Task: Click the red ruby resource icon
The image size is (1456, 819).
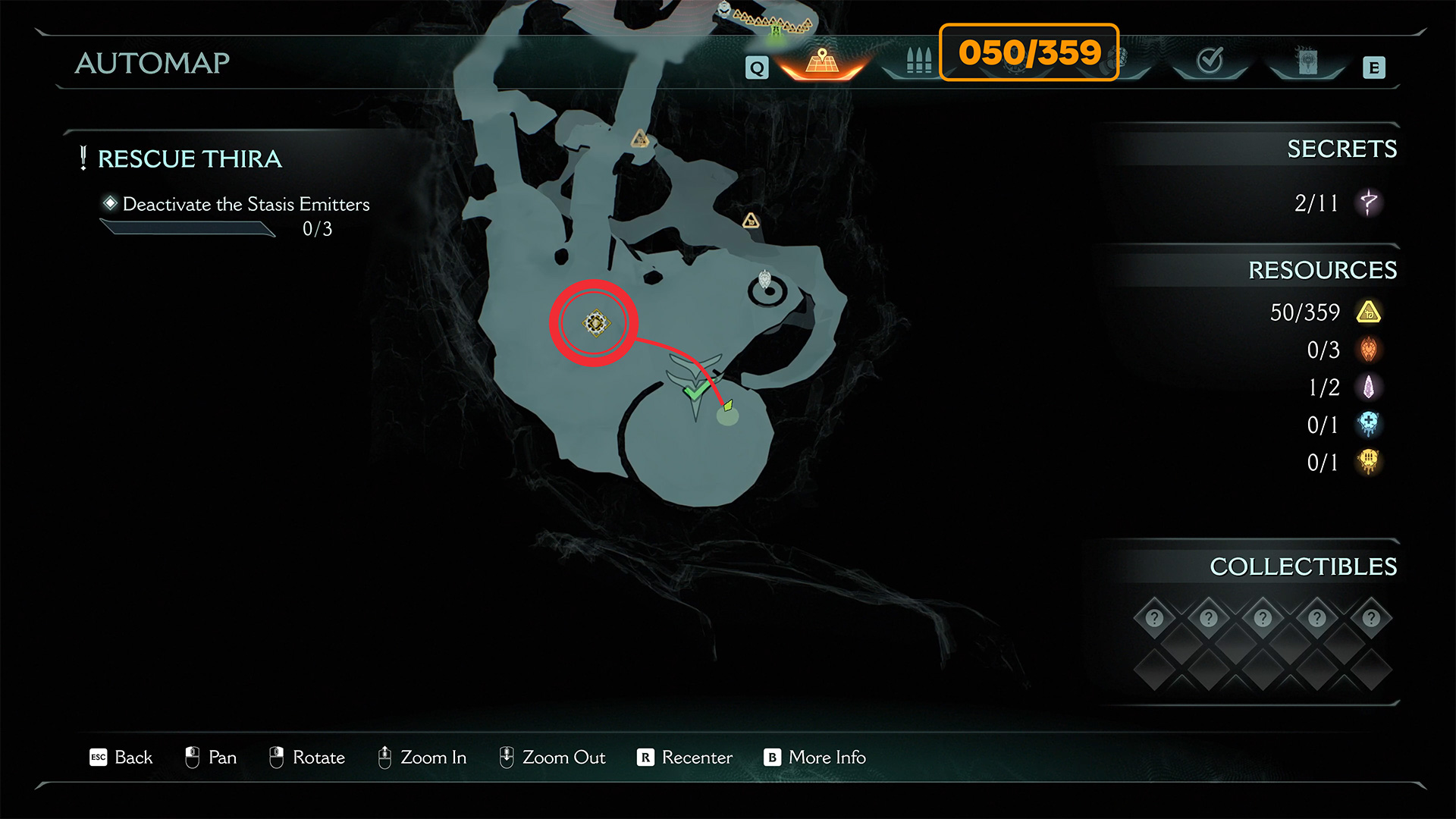Action: click(x=1369, y=350)
